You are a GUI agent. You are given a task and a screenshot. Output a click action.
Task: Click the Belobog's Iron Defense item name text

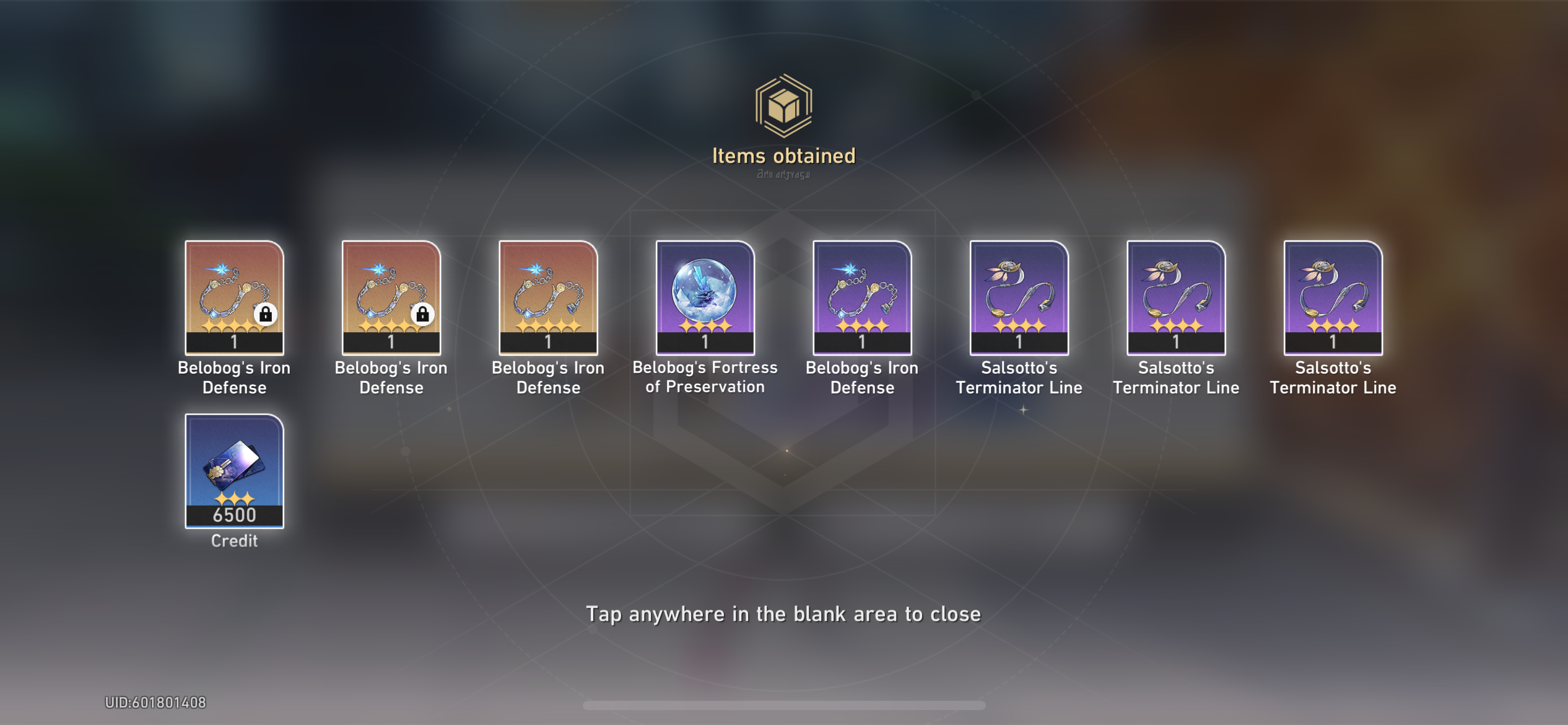[235, 377]
